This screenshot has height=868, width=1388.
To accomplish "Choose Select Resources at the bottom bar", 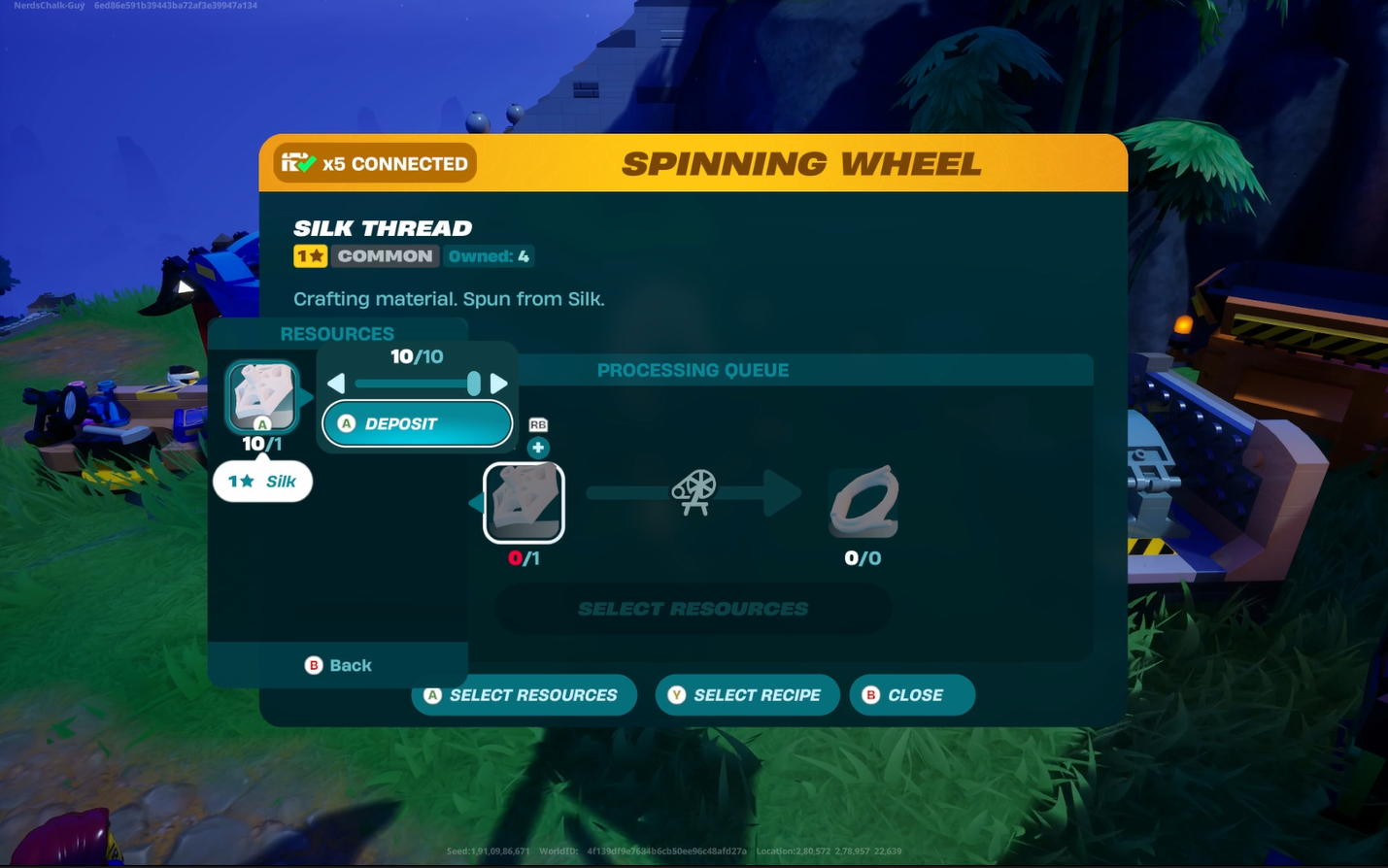I will pyautogui.click(x=524, y=695).
